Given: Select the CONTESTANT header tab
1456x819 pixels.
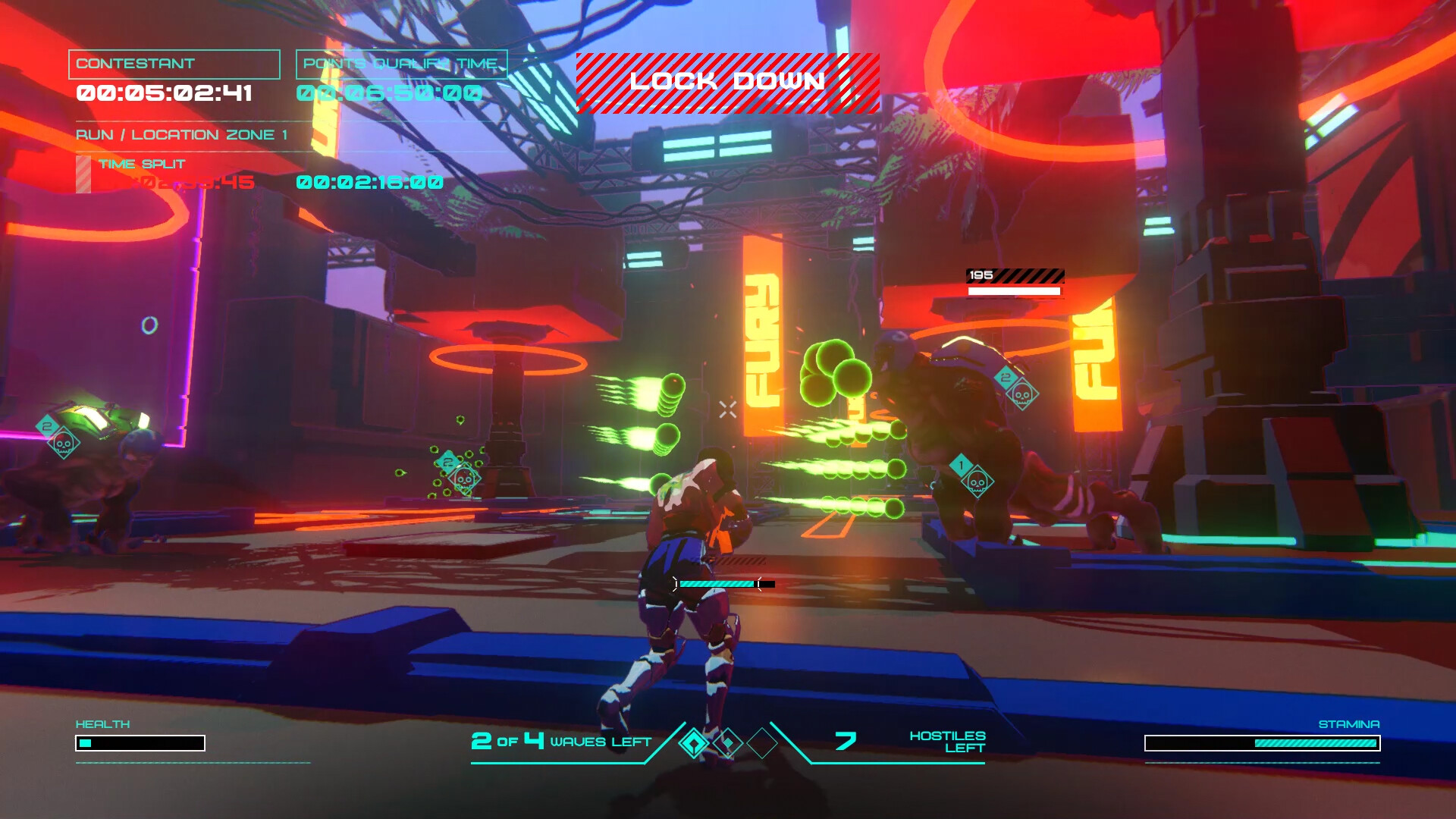Looking at the screenshot, I should [x=173, y=64].
